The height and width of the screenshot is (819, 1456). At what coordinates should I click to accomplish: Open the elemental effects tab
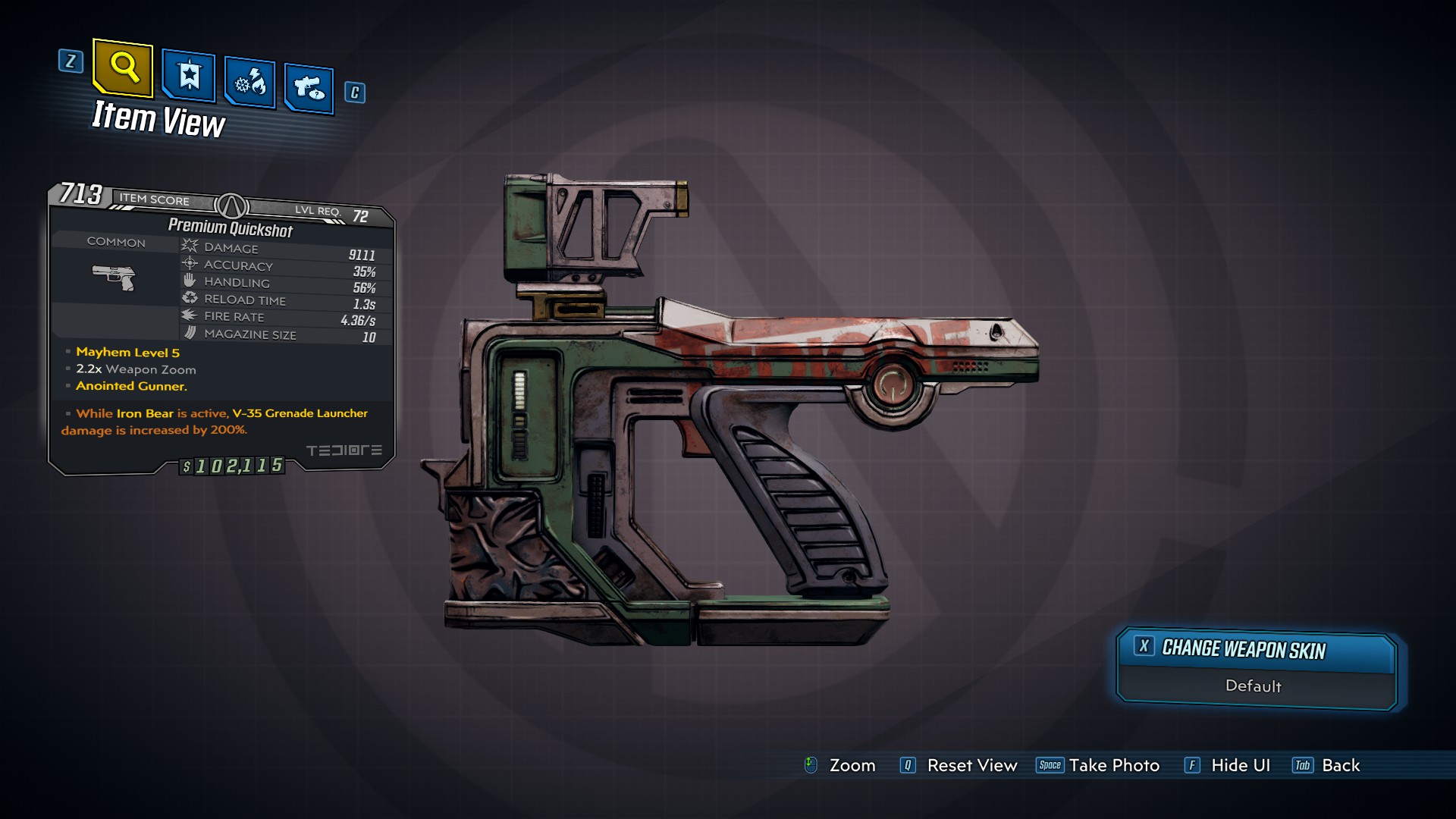[249, 83]
